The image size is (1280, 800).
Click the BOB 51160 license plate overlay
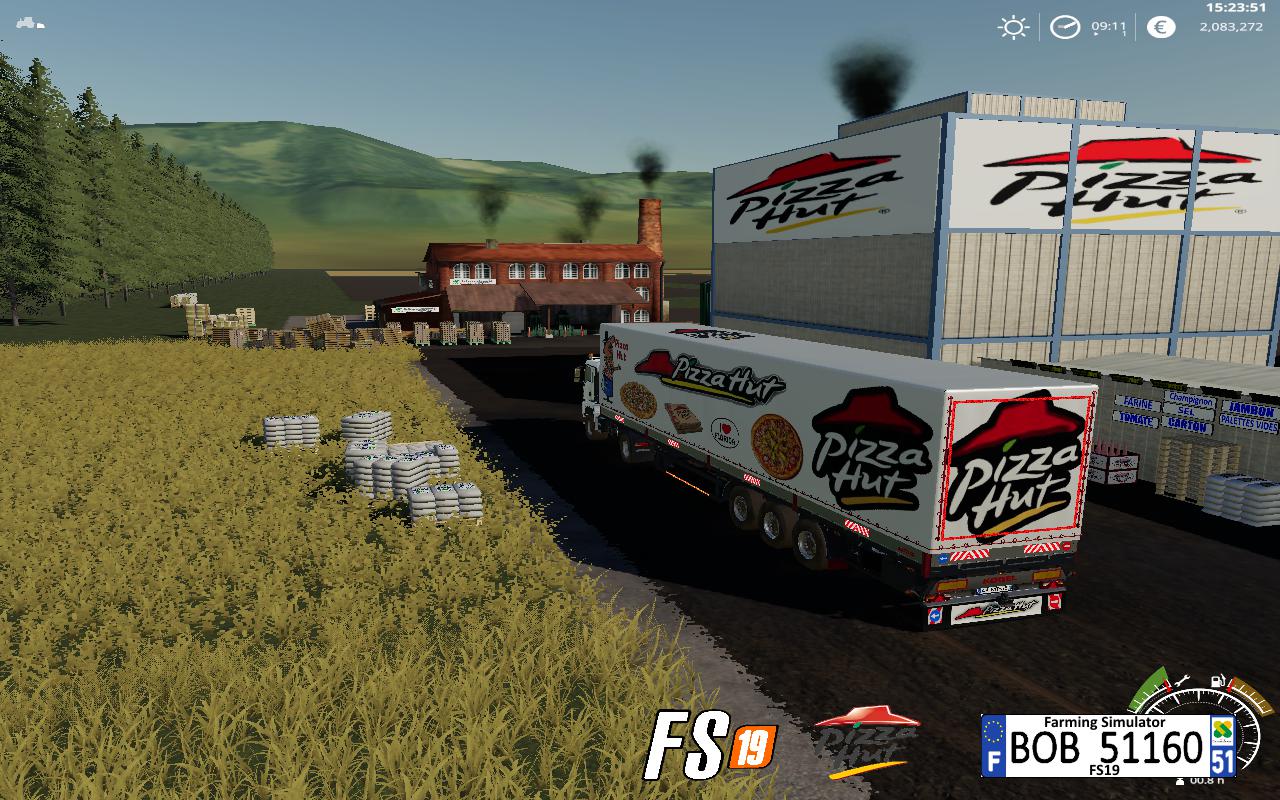click(1108, 746)
